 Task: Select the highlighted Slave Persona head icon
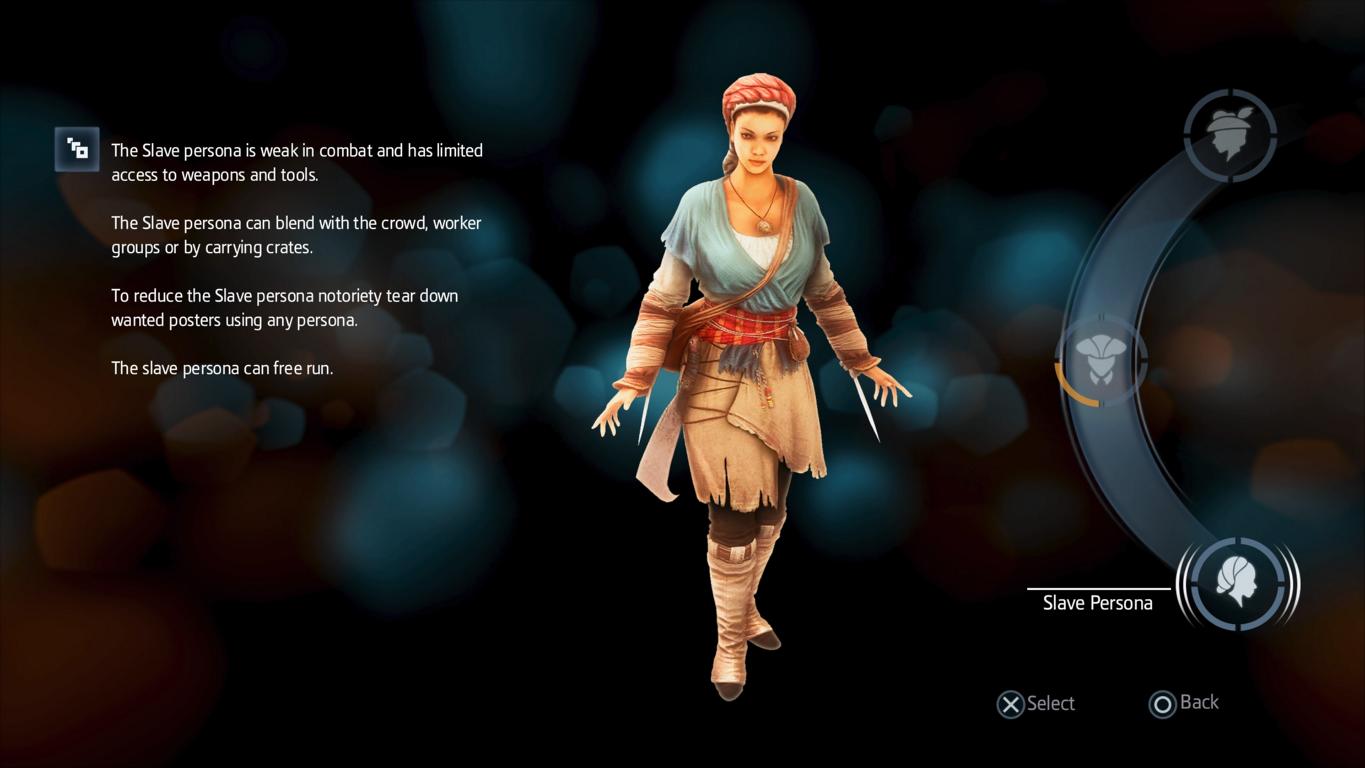pos(1238,583)
